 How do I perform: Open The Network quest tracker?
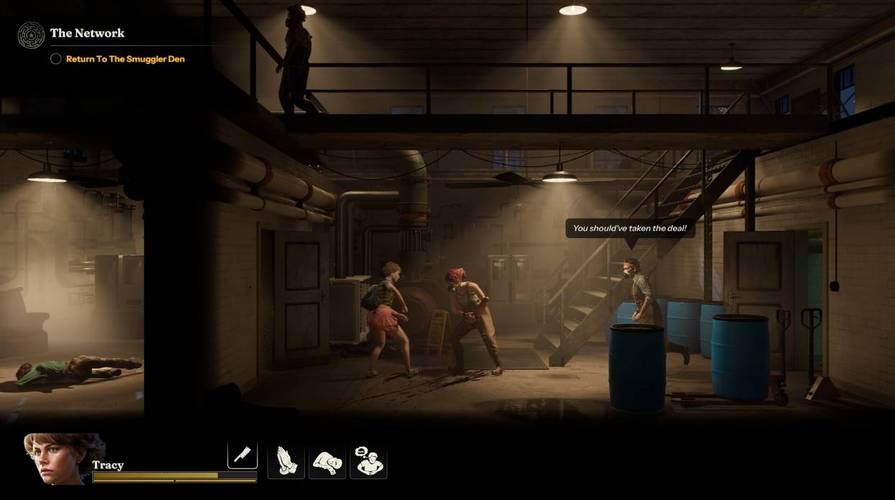[x=87, y=33]
